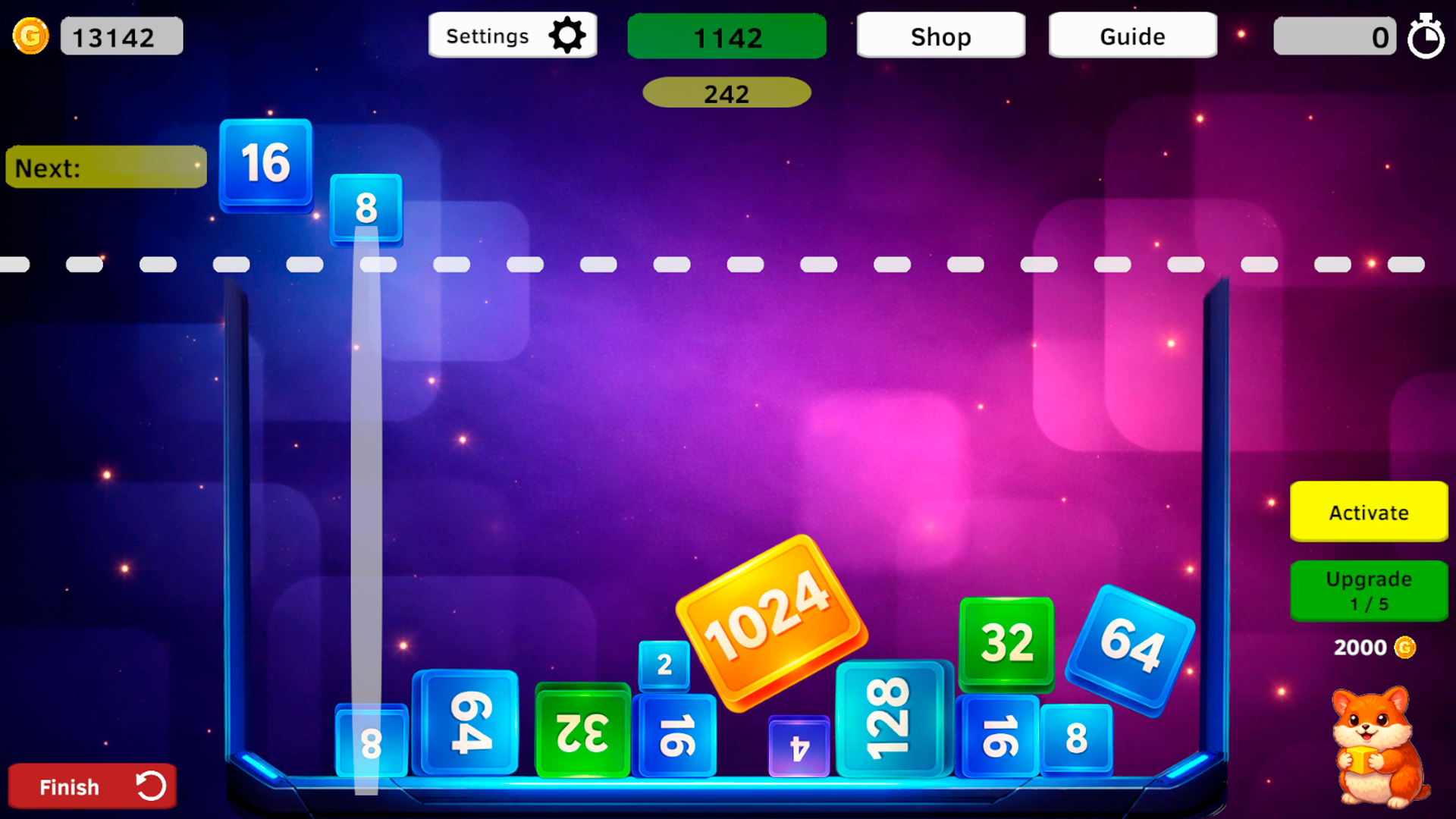Open the Shop

[x=940, y=36]
